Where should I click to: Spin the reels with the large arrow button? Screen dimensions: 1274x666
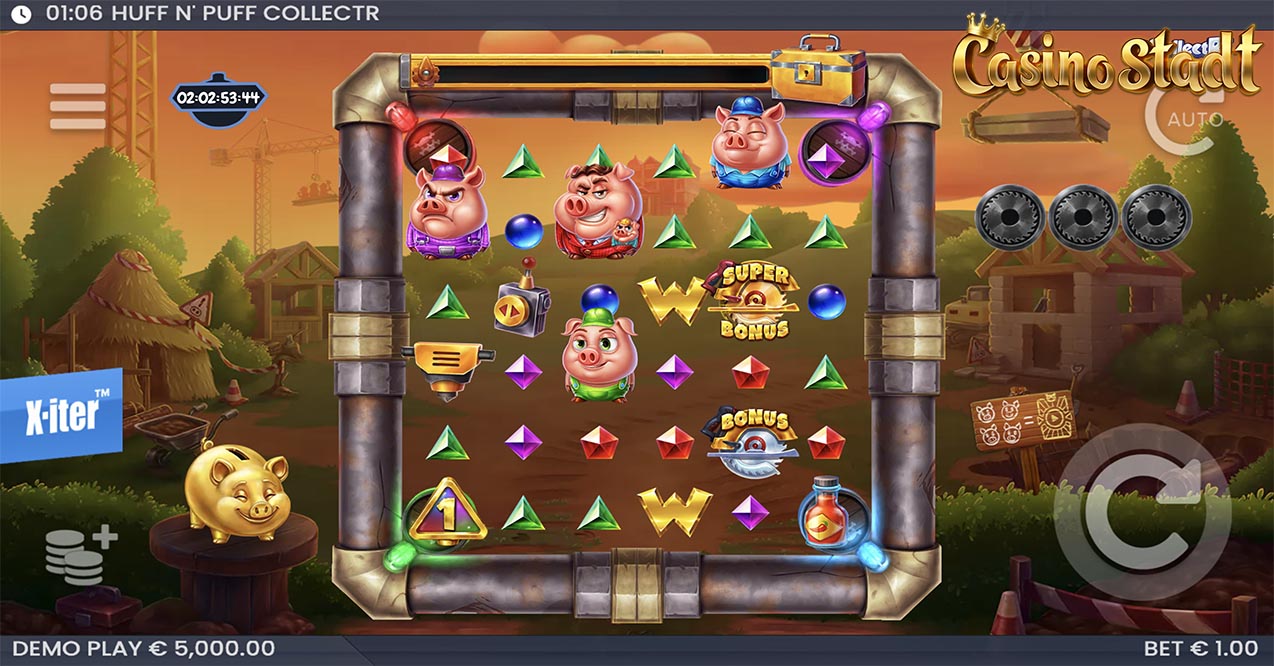tap(1142, 512)
